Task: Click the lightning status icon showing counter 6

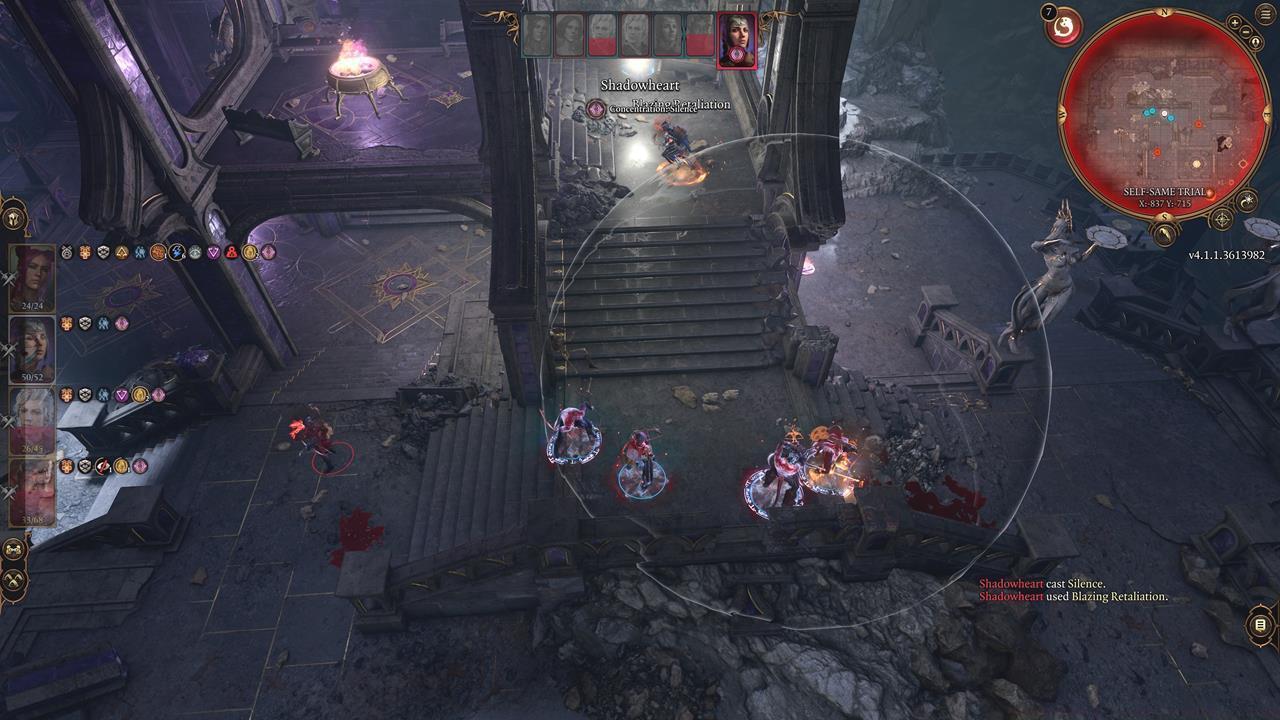Action: click(x=176, y=251)
